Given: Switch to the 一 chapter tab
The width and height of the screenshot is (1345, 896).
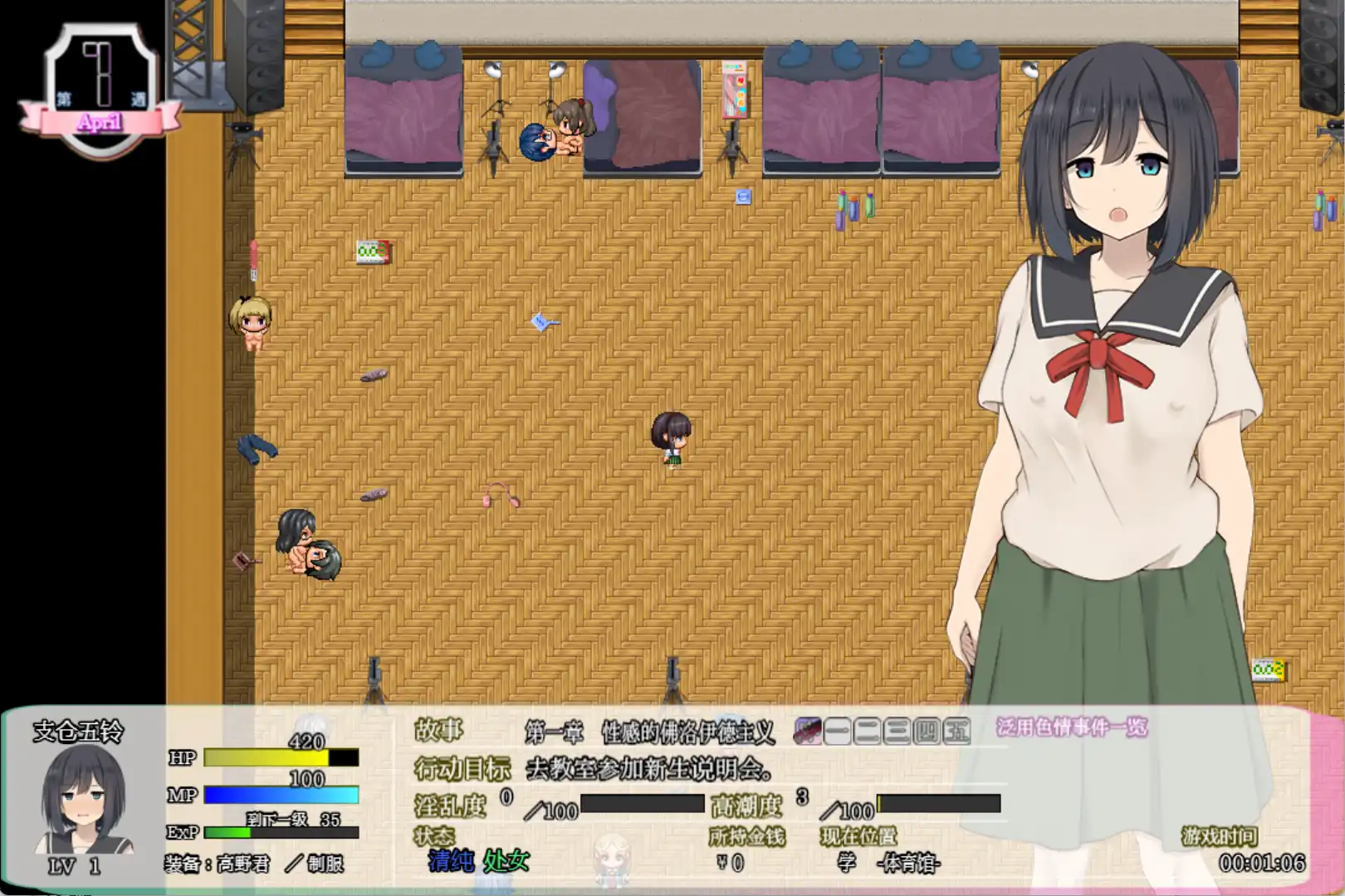Looking at the screenshot, I should (x=837, y=731).
